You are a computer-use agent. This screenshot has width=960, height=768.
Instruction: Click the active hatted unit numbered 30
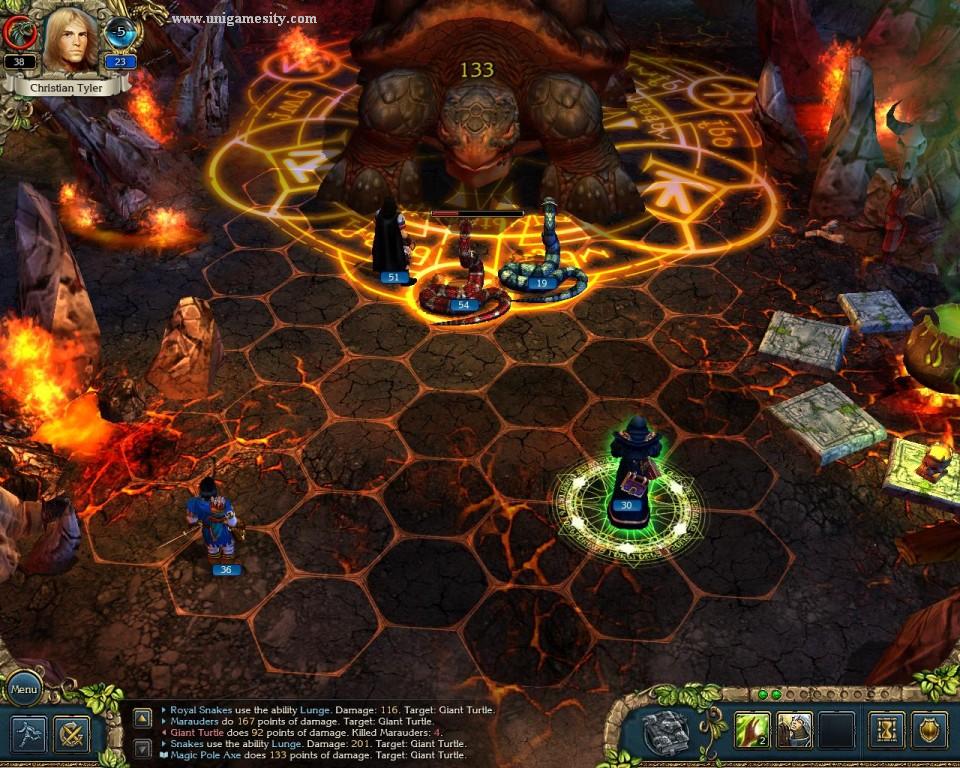630,470
